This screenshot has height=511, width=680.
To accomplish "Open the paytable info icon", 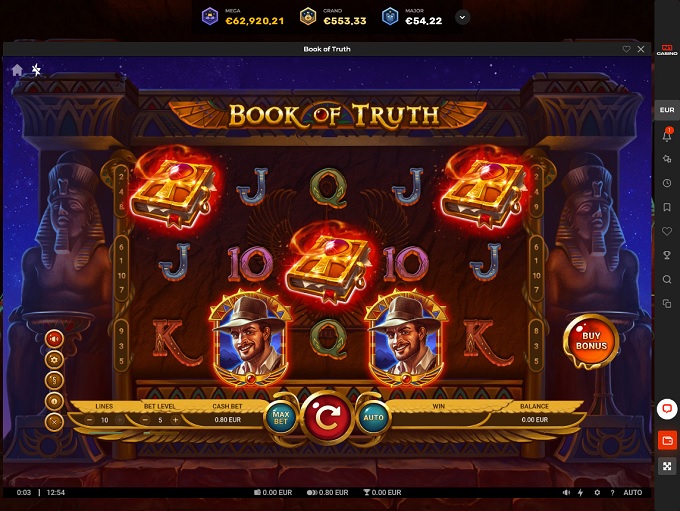I will coord(55,400).
